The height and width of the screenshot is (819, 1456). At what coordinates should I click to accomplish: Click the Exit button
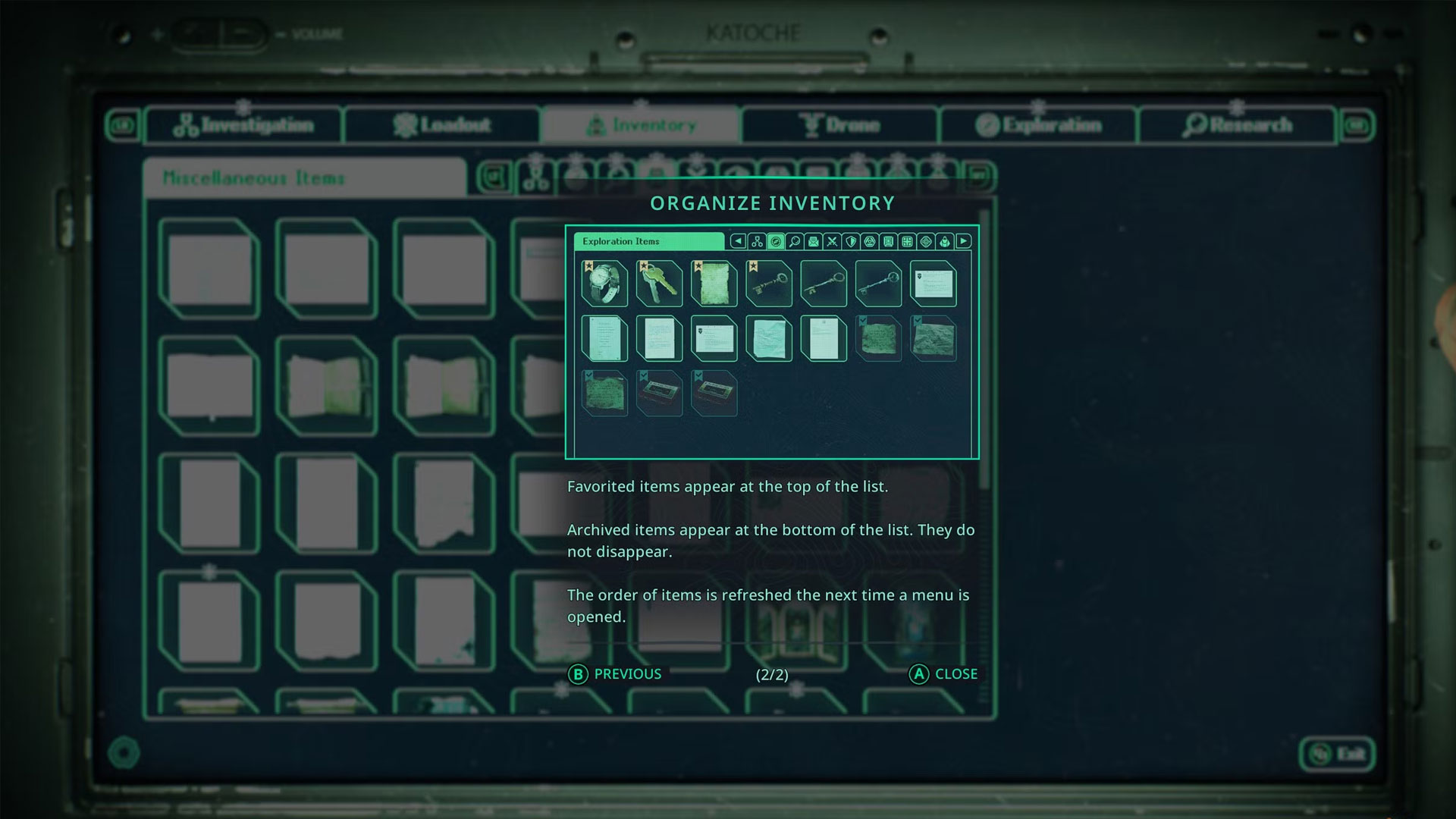(x=1337, y=754)
